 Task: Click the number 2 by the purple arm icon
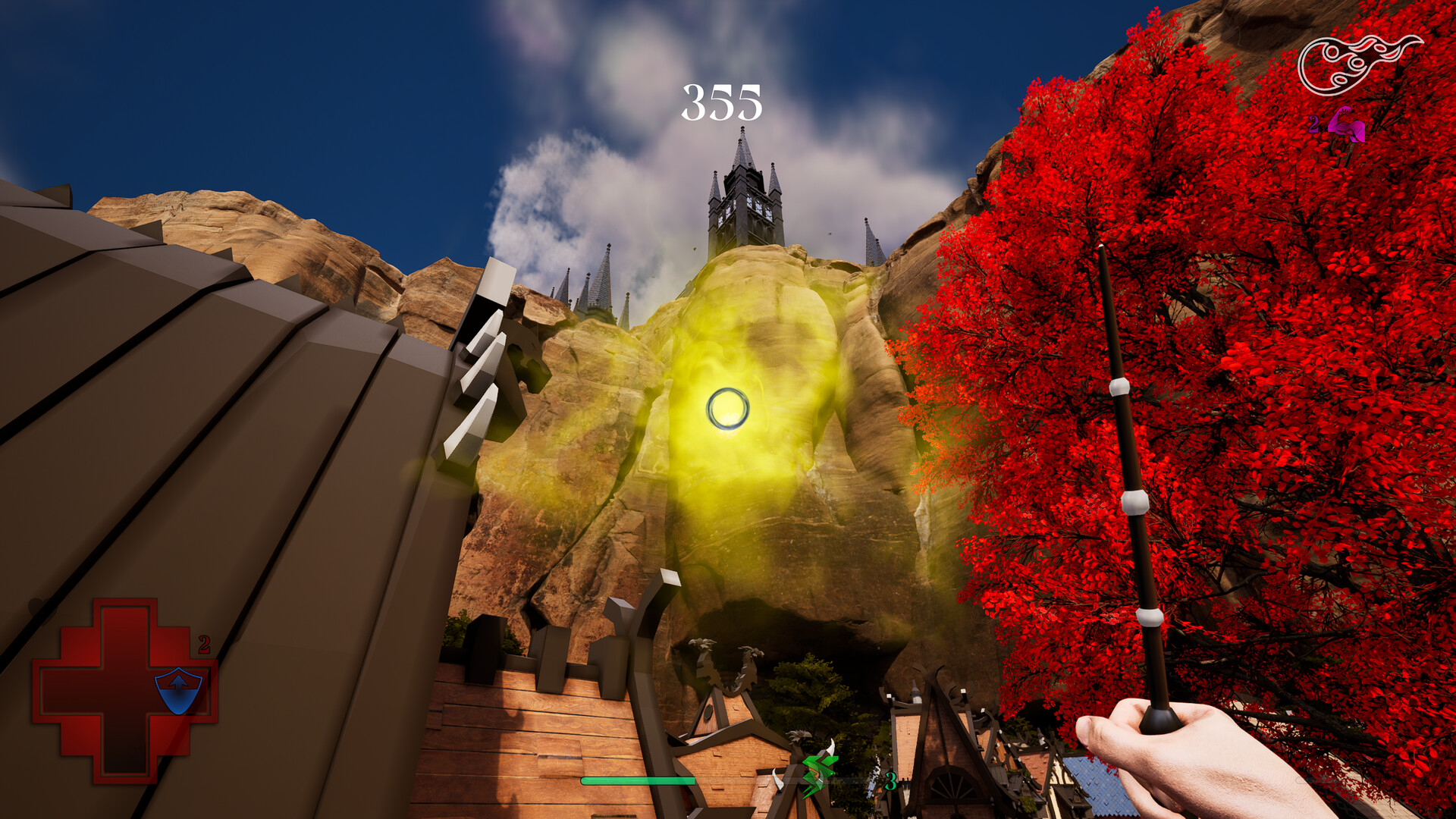pyautogui.click(x=1314, y=124)
